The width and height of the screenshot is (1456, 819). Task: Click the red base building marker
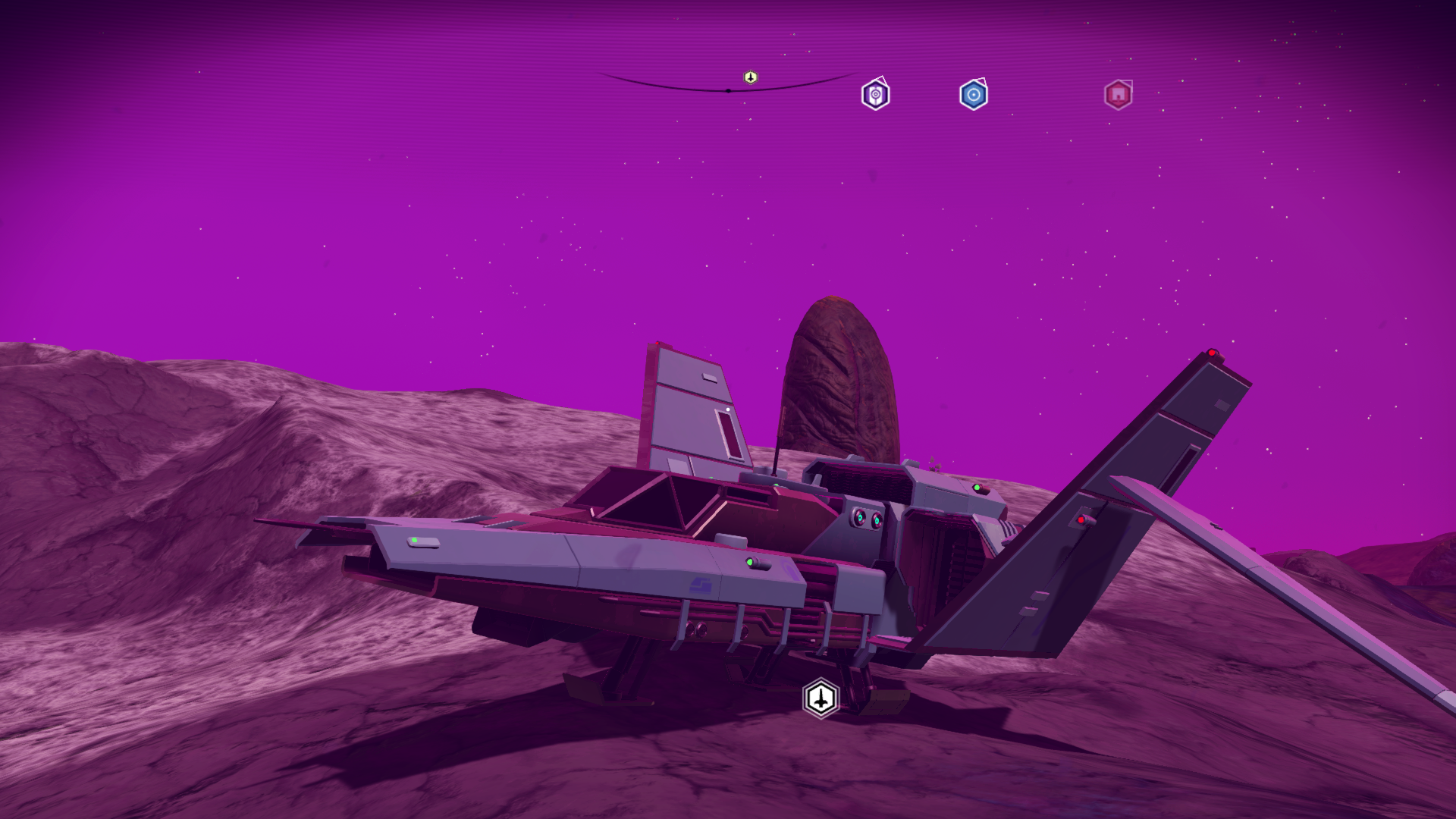click(x=1118, y=96)
